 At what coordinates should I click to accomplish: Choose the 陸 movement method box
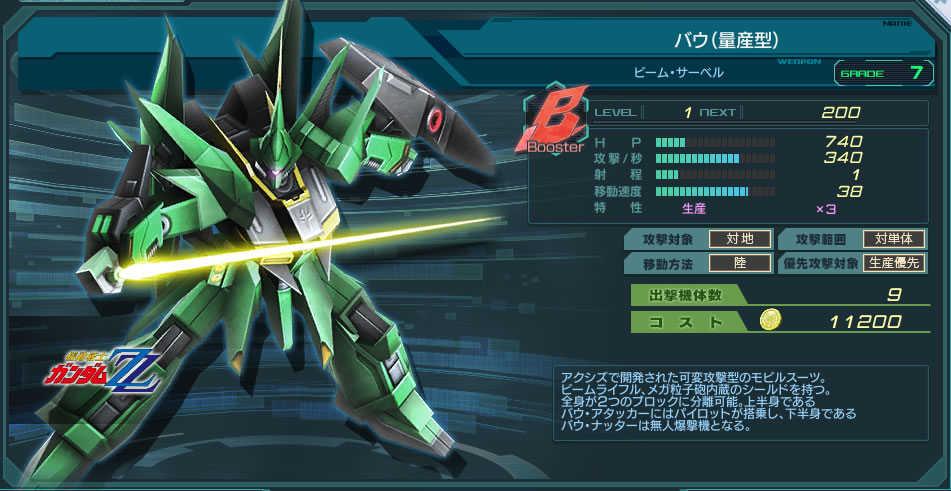(x=740, y=264)
